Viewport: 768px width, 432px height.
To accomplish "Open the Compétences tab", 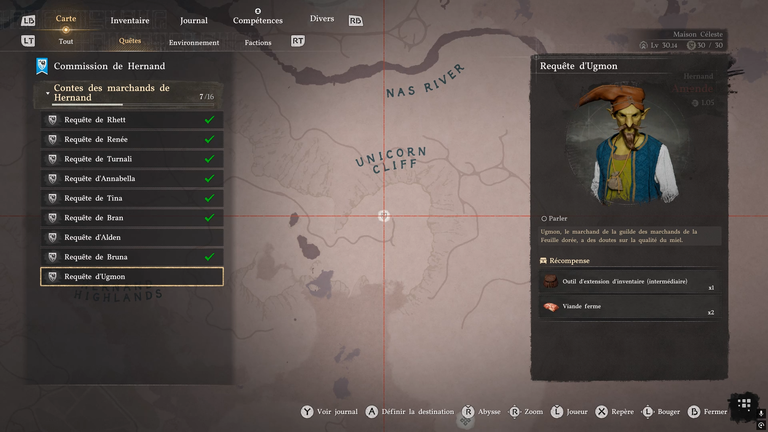I will [x=257, y=20].
